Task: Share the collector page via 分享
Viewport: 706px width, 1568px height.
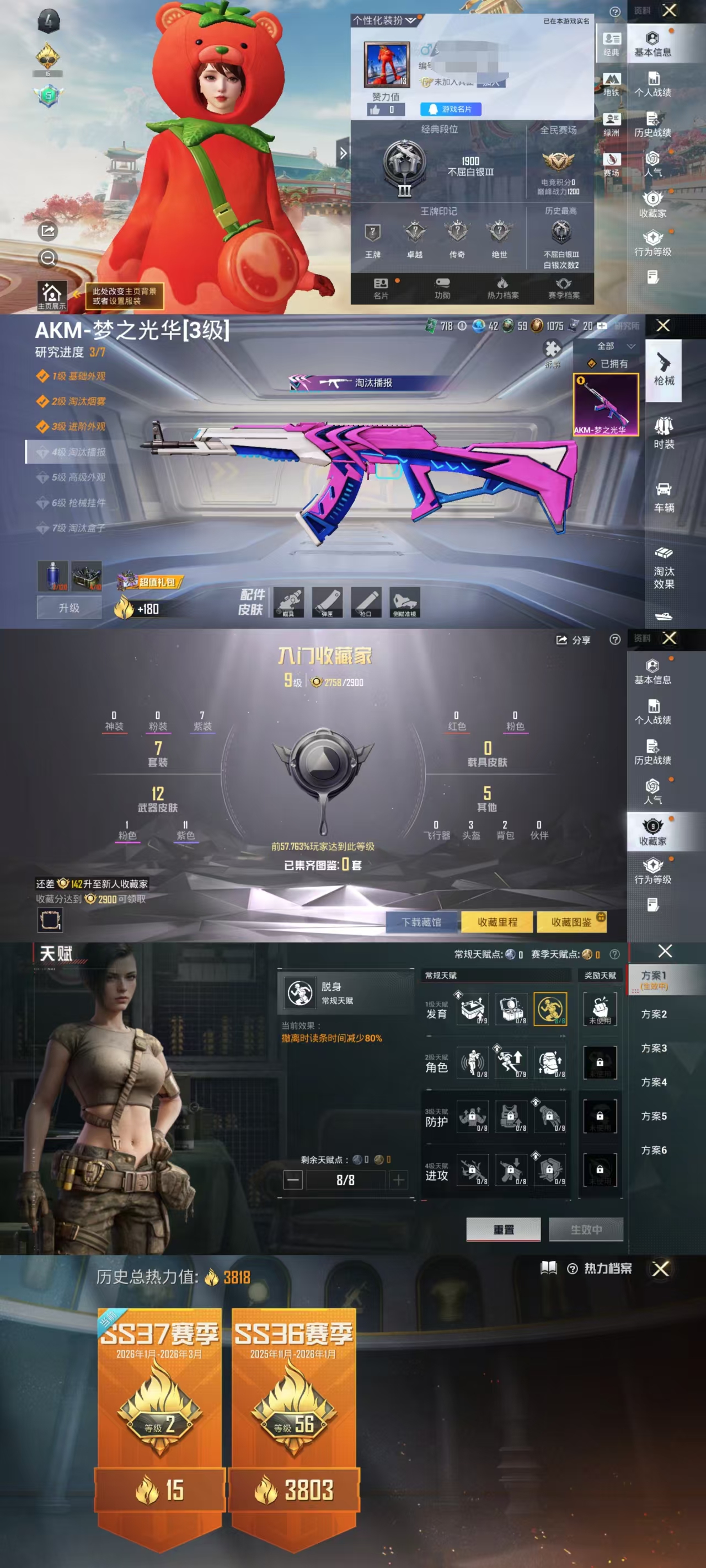Action: pyautogui.click(x=573, y=640)
